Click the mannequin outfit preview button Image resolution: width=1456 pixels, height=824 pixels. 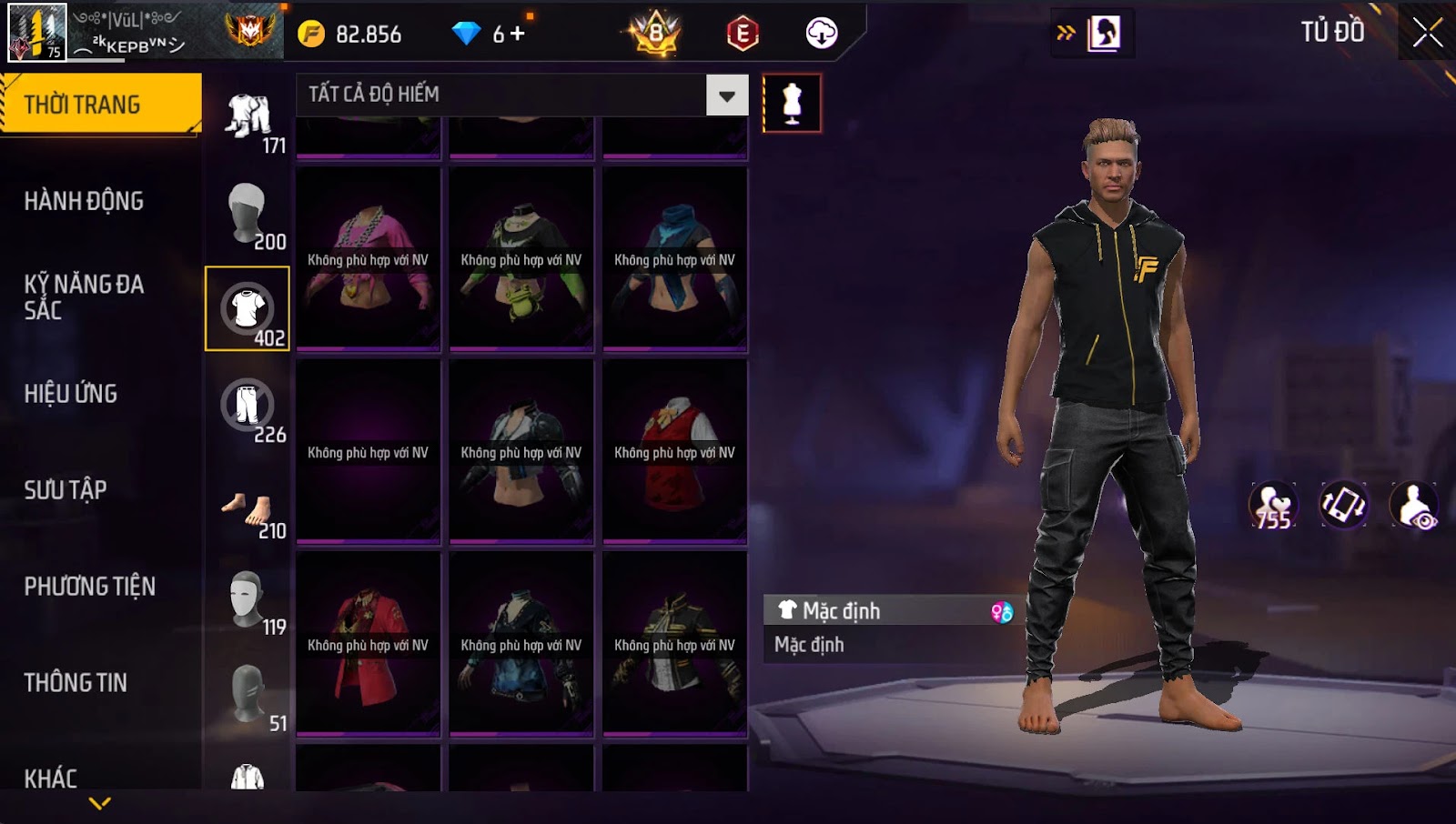(792, 104)
